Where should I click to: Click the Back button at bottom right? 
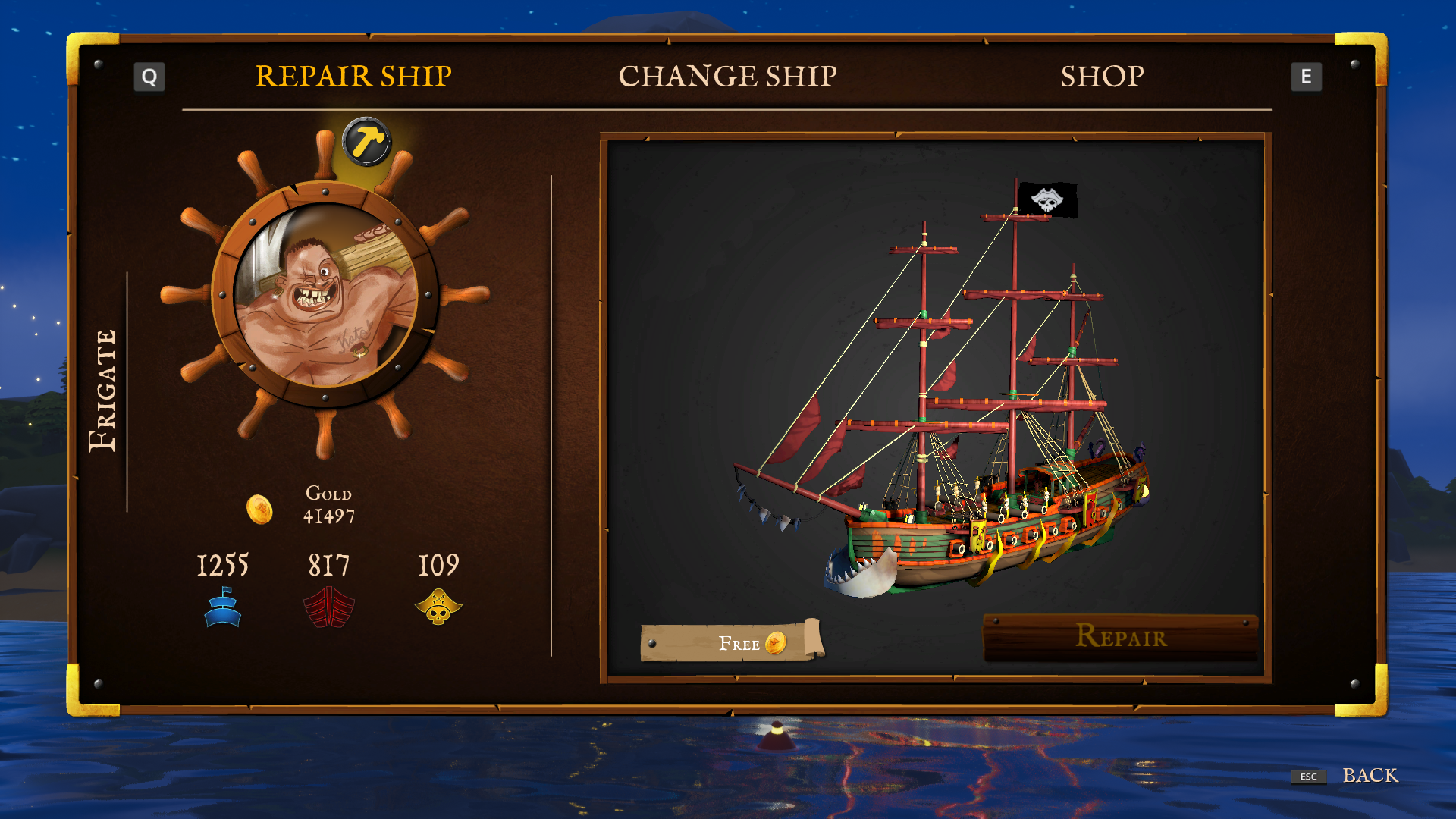(1370, 776)
